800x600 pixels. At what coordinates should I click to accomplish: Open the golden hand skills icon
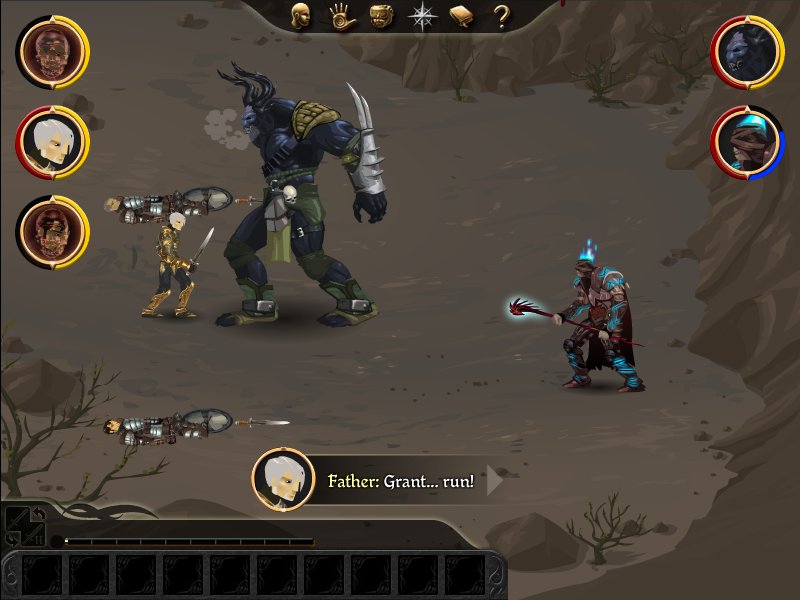click(x=340, y=16)
